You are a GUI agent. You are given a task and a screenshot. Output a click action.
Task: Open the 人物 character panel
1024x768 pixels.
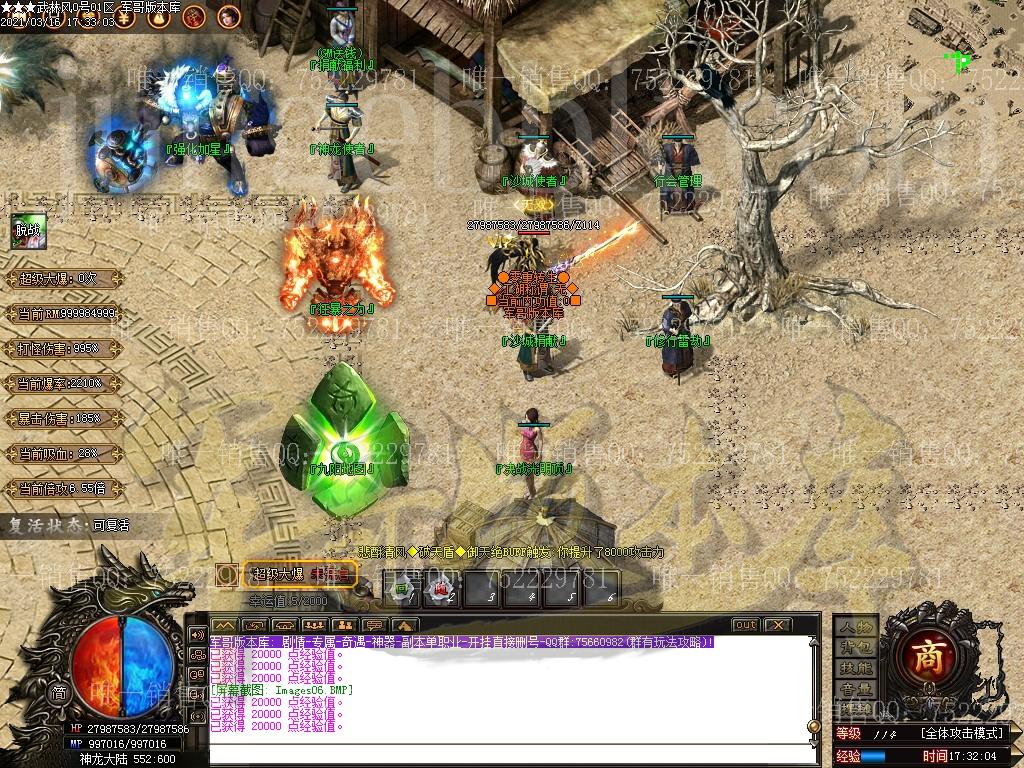click(856, 626)
